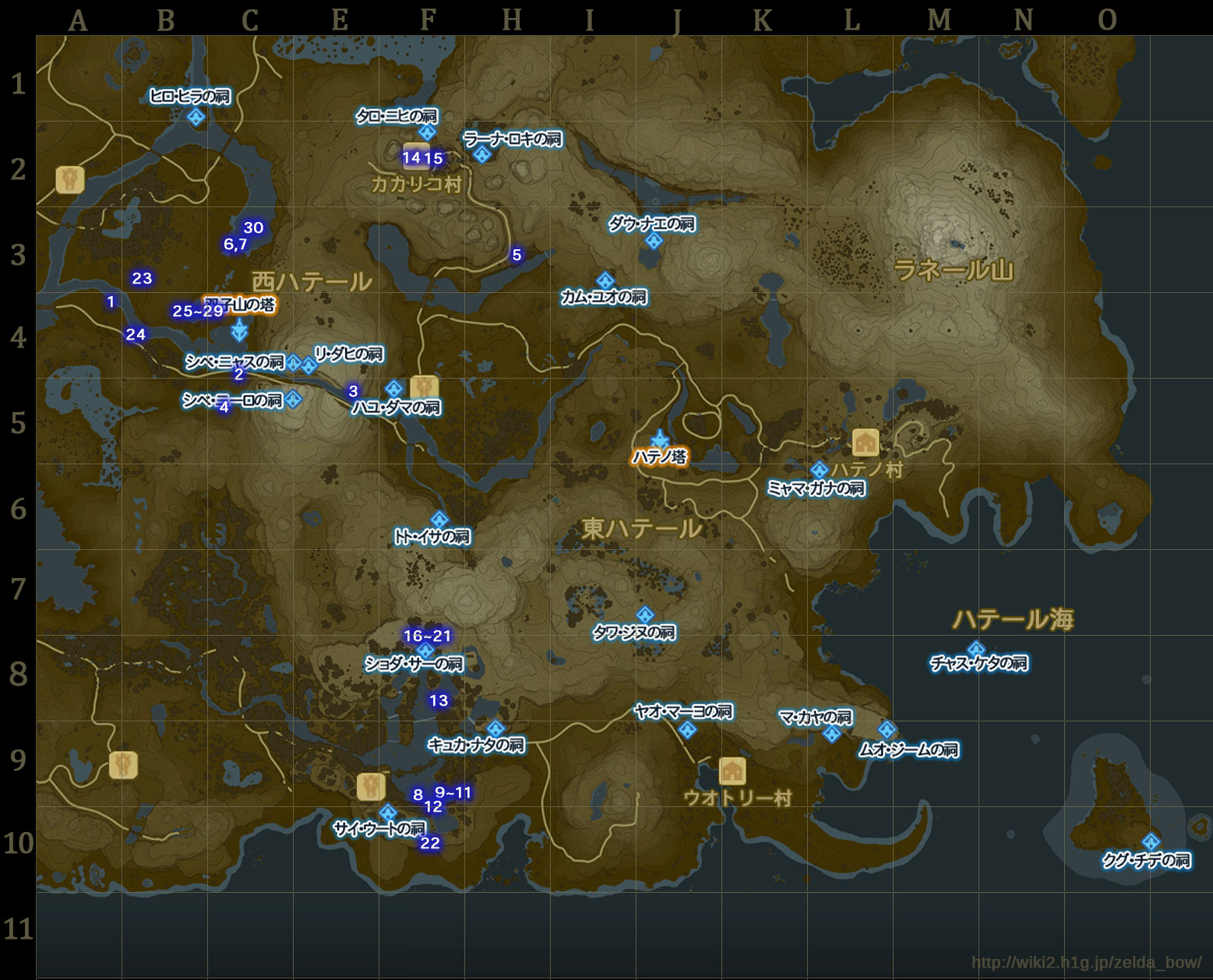Select the カム・ユオの祠 shrine icon
1213x980 pixels.
pyautogui.click(x=605, y=280)
